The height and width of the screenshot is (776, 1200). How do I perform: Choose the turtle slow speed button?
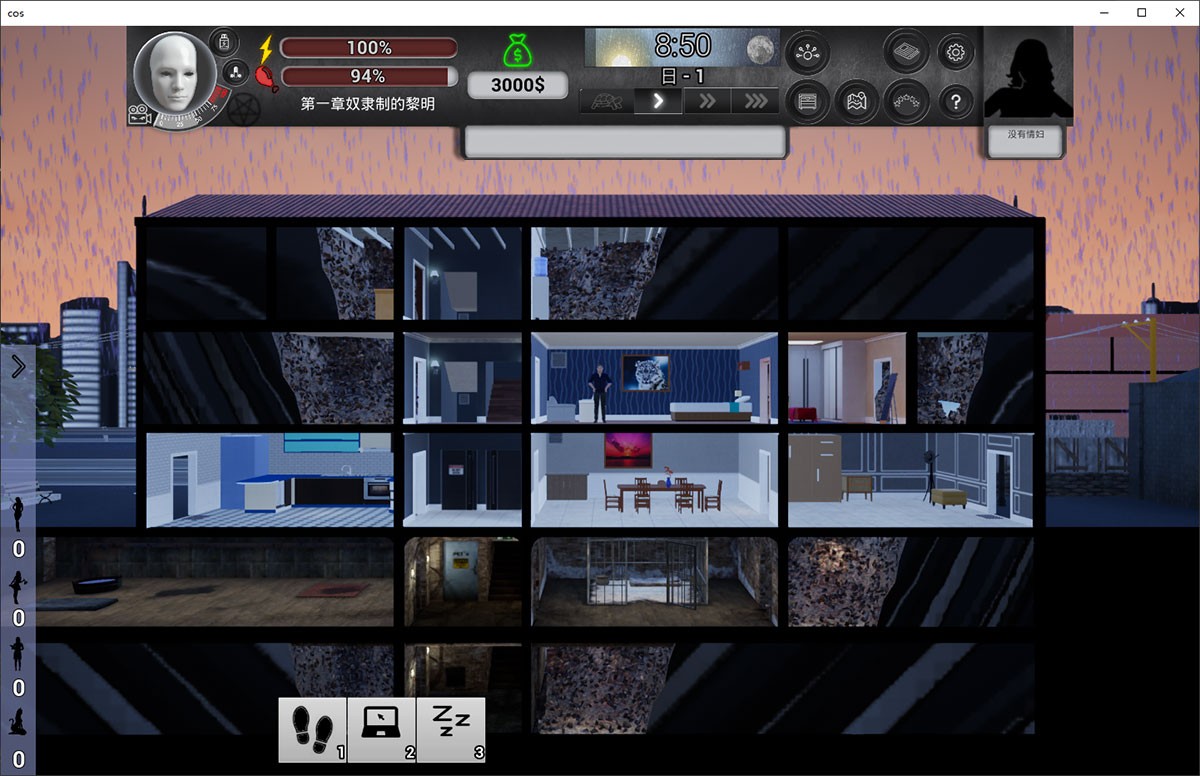606,101
